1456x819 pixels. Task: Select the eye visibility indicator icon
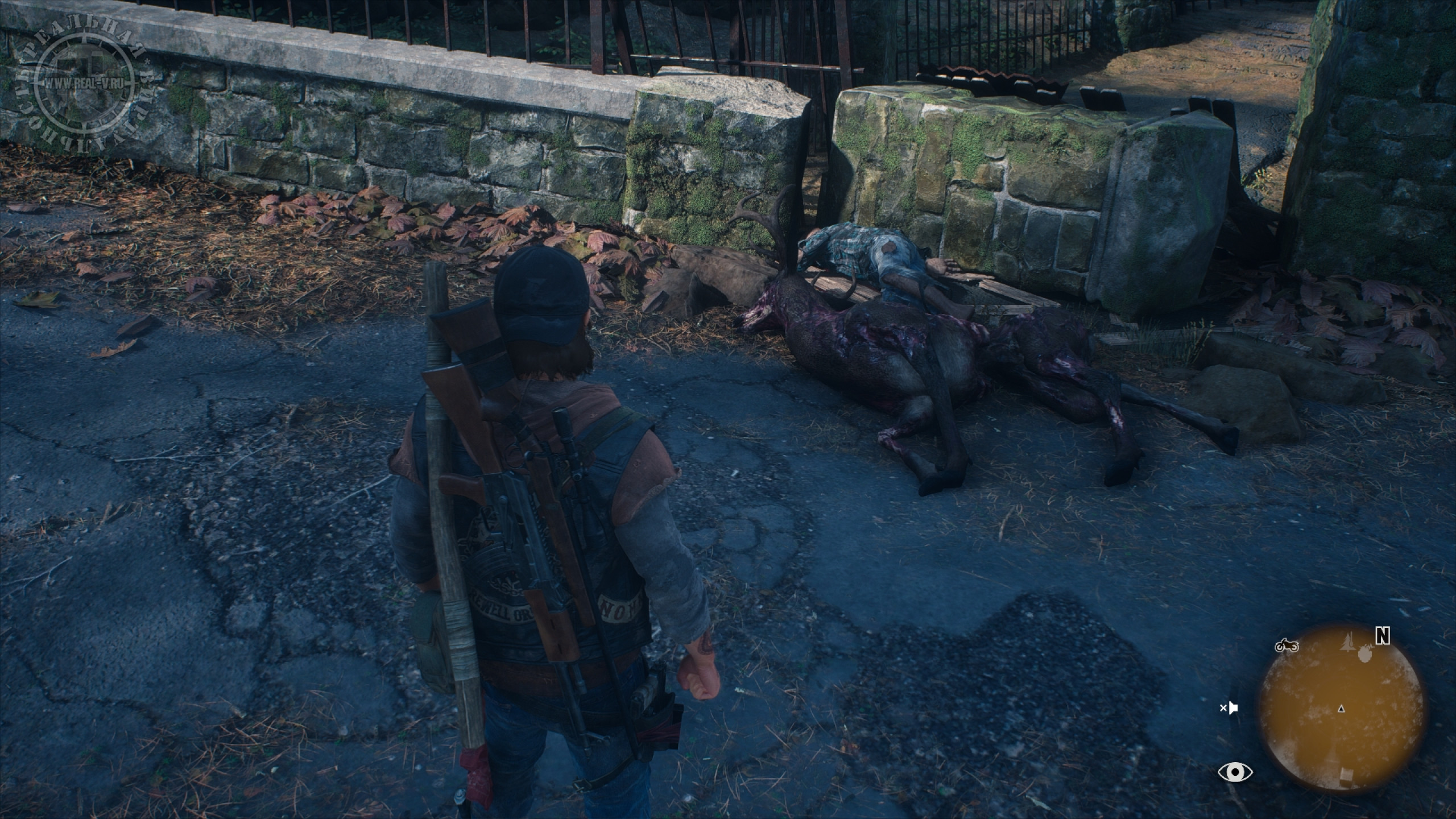[x=1235, y=772]
